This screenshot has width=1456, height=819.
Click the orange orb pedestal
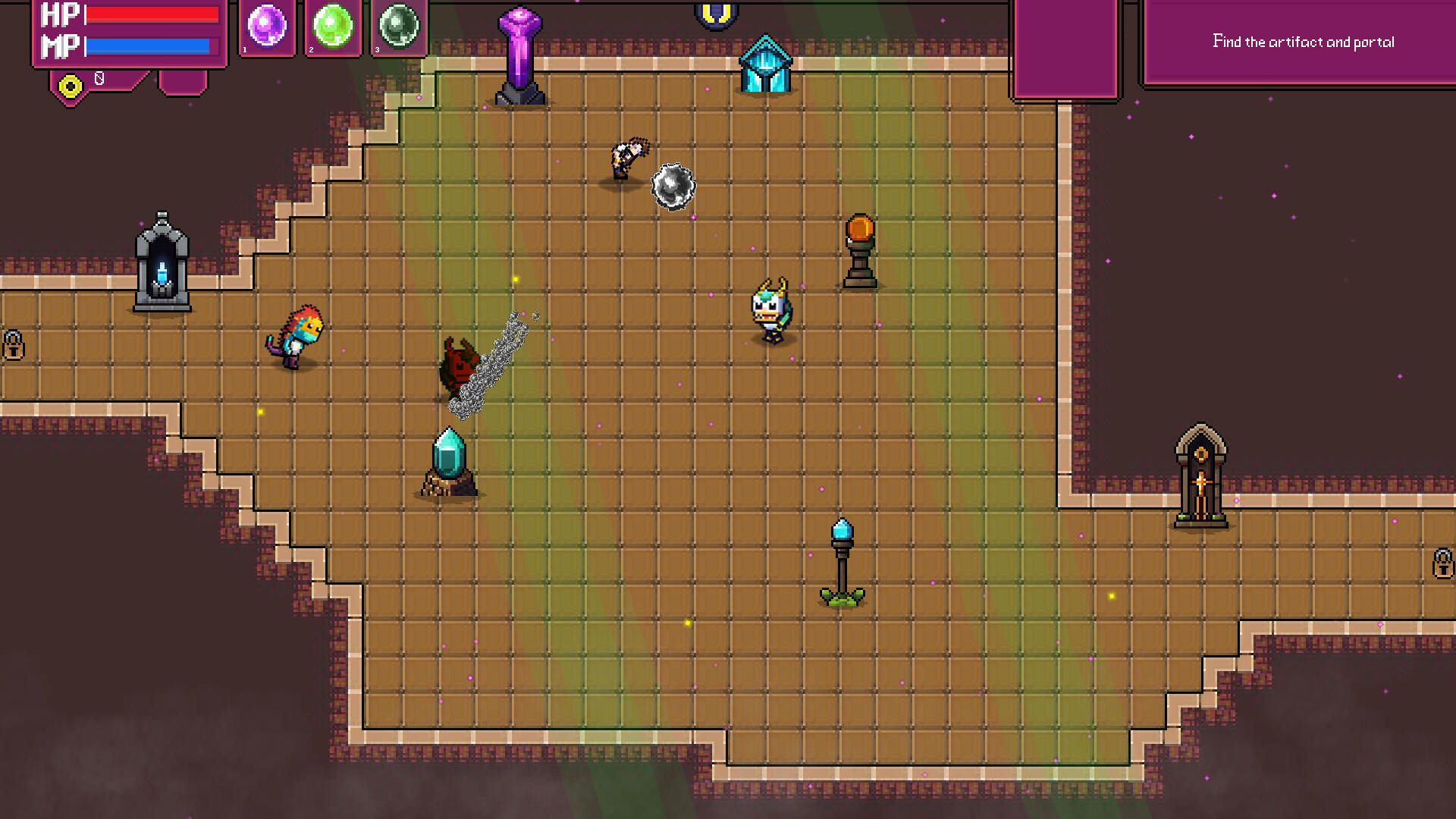[861, 243]
